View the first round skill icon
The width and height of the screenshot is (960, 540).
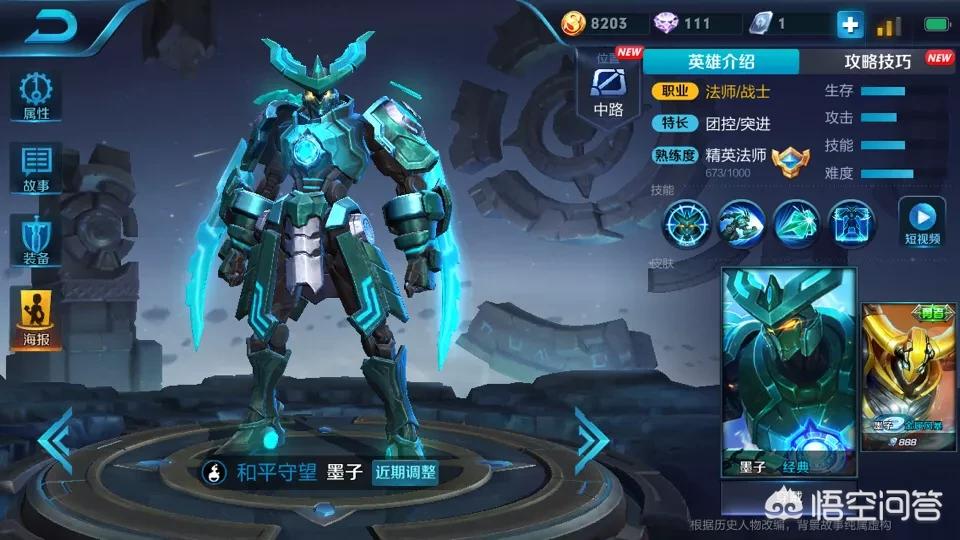coord(688,223)
